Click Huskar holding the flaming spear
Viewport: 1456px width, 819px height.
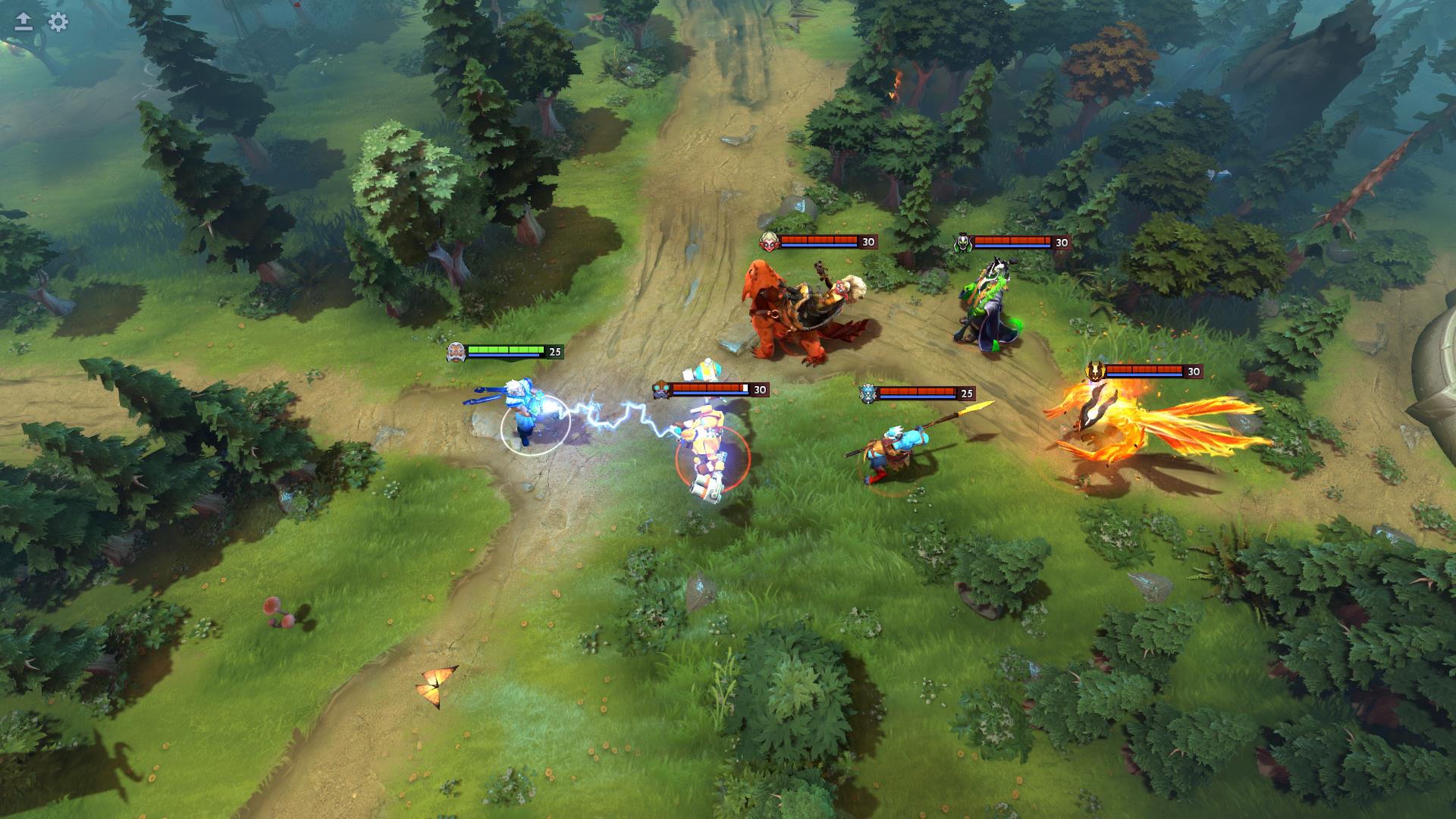click(x=895, y=447)
